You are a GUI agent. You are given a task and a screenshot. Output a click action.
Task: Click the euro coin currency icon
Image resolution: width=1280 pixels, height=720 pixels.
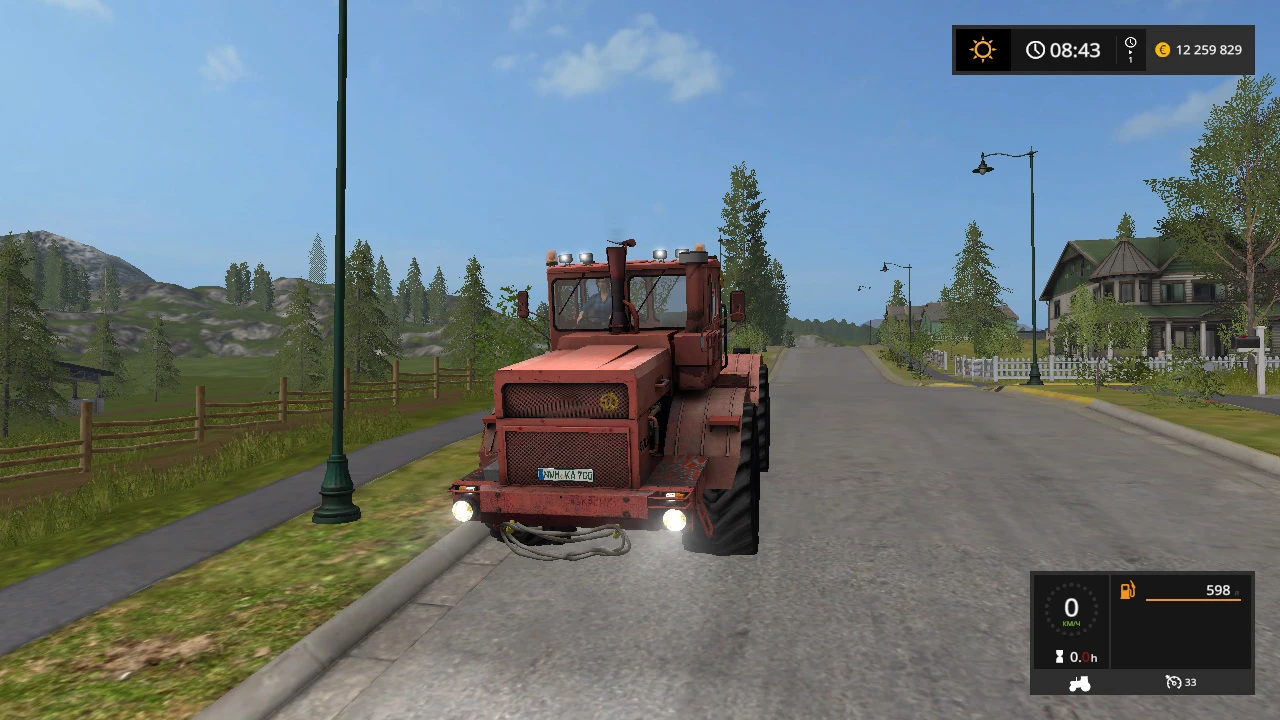click(1162, 49)
